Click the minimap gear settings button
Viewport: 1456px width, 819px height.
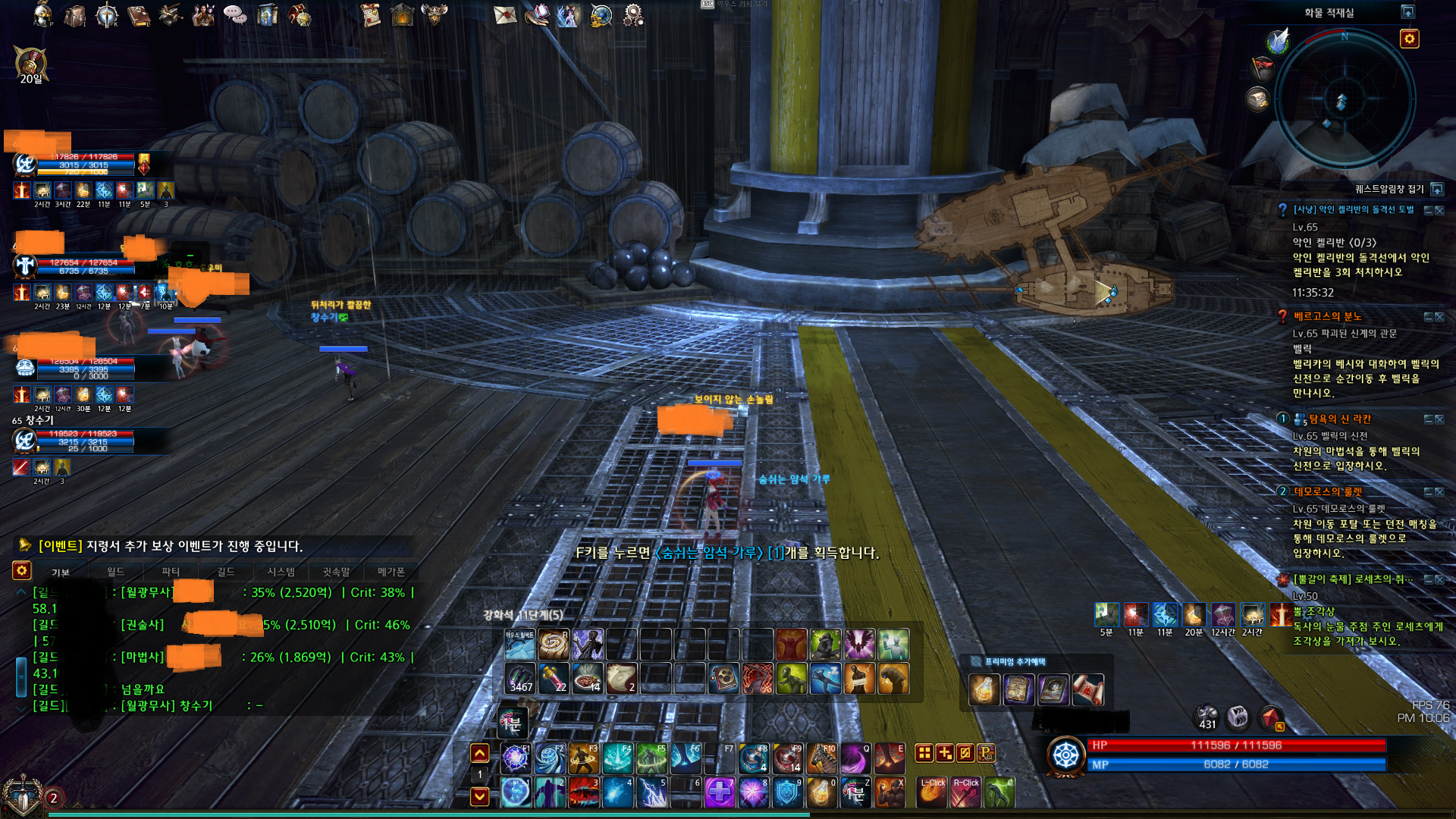[x=1409, y=39]
